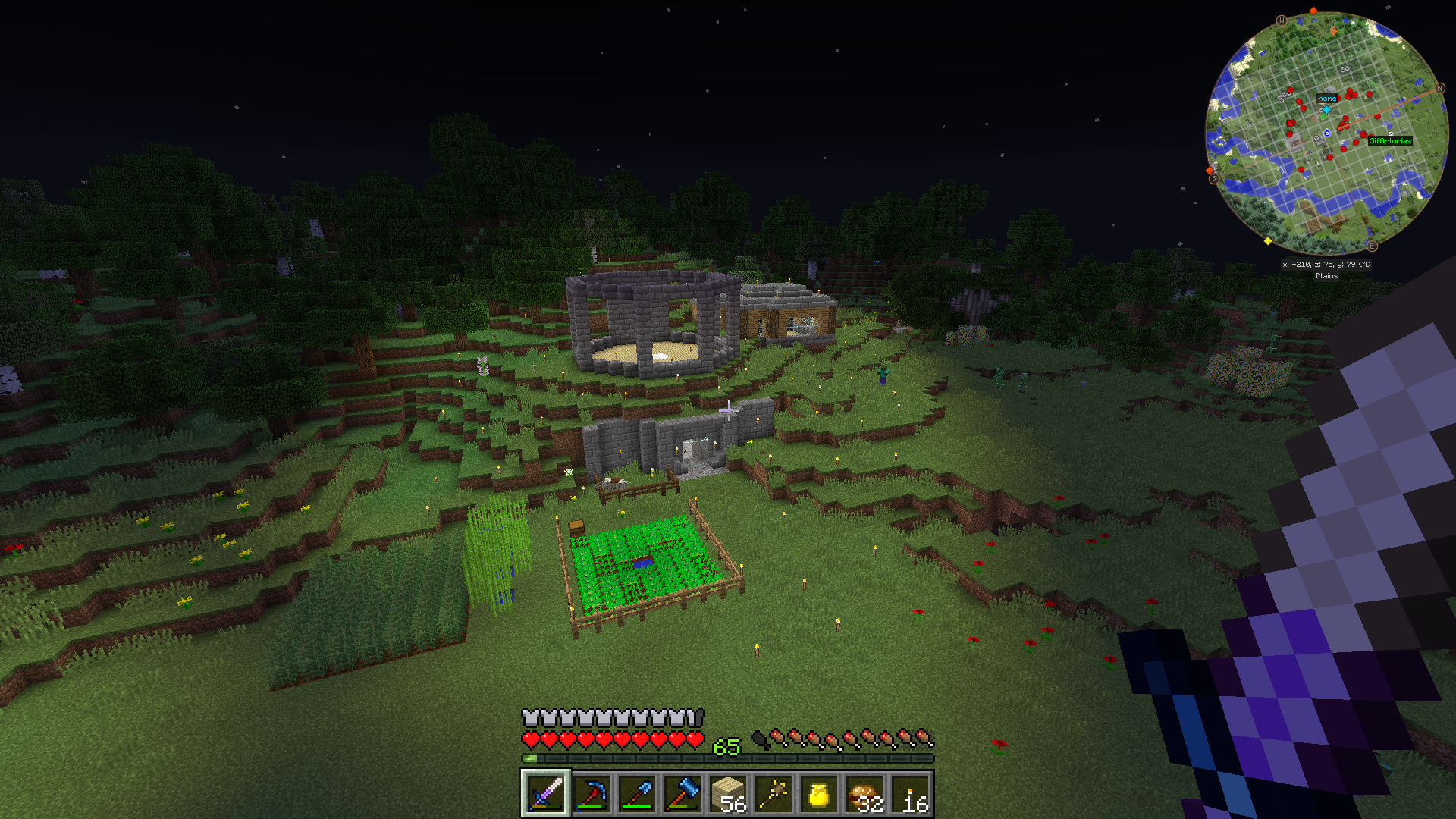
Task: Click the yellow diamond waypoint on minimap edge
Action: 1268,241
